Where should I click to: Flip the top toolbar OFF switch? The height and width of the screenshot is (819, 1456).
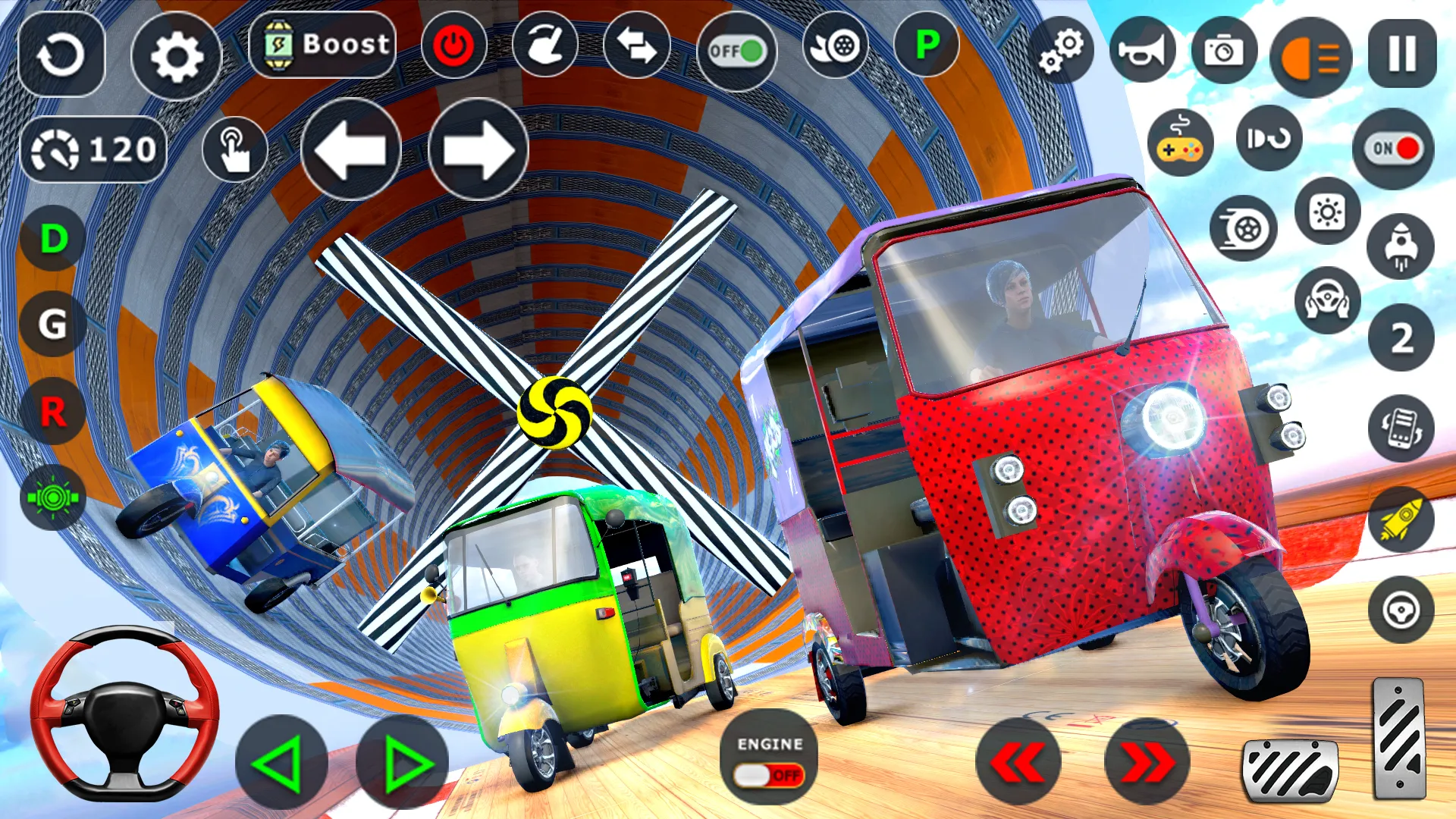pos(737,51)
